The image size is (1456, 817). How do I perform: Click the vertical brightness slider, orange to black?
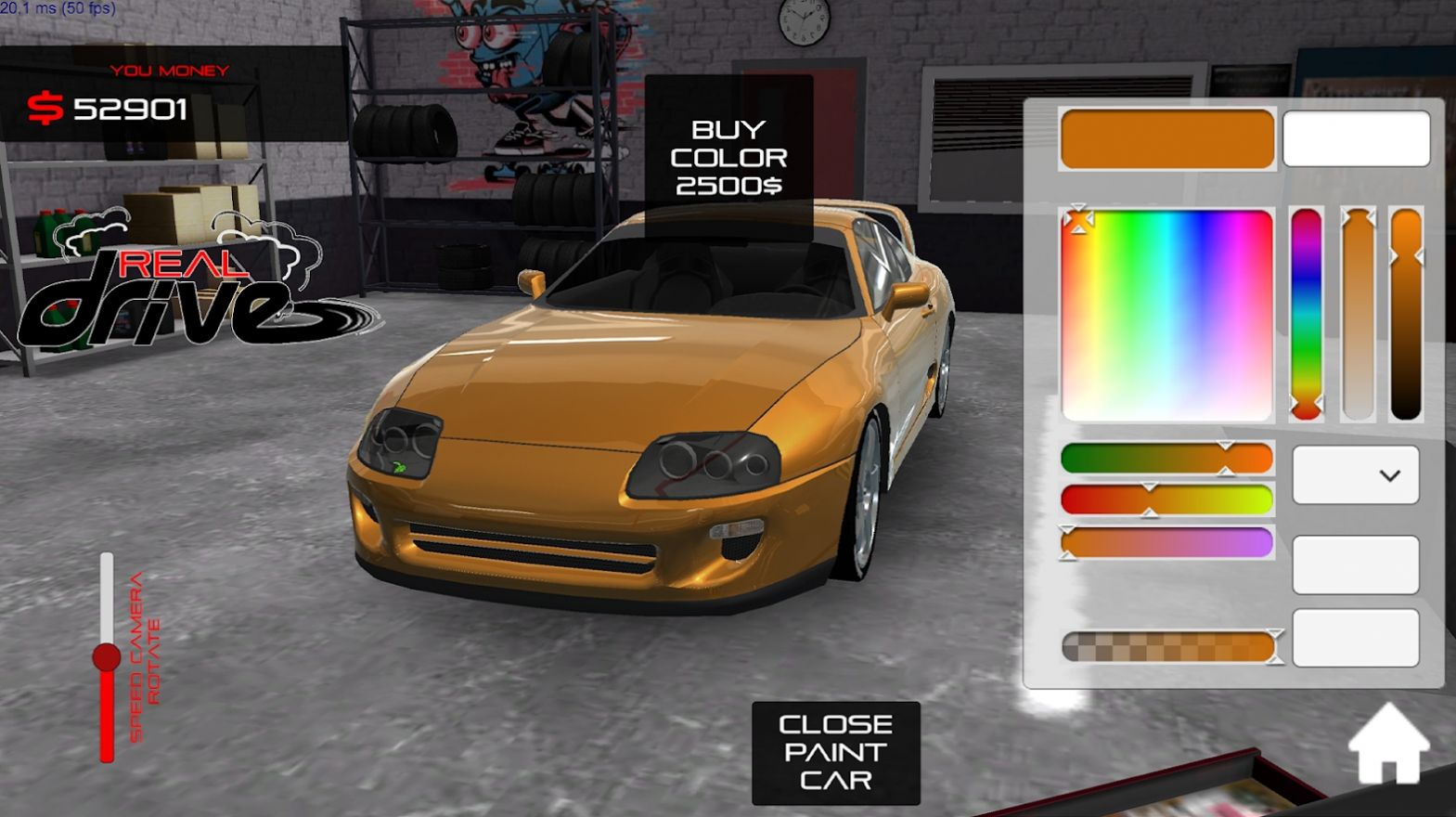pos(1408,316)
